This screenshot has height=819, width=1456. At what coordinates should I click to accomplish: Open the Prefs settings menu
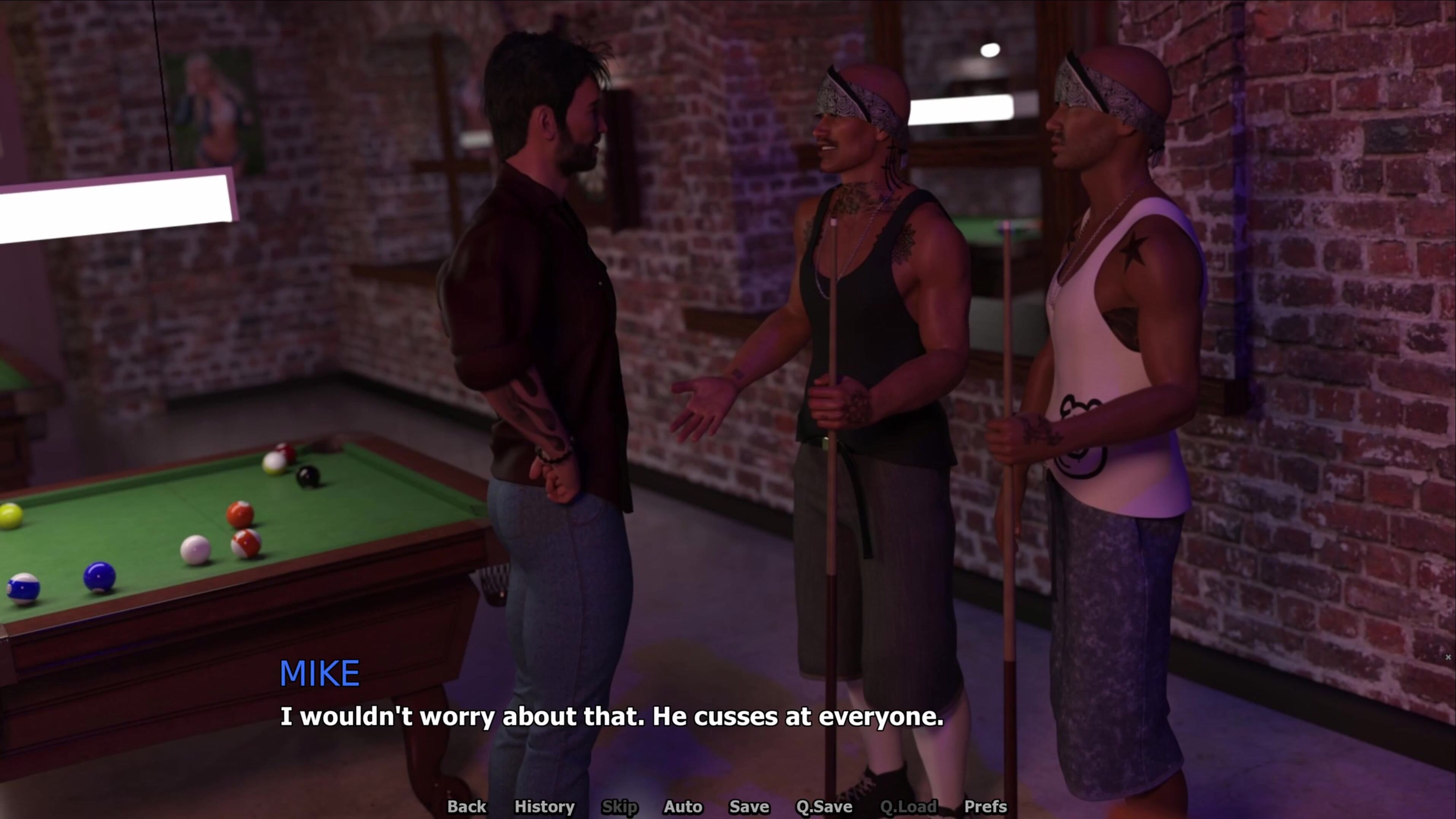pyautogui.click(x=985, y=806)
